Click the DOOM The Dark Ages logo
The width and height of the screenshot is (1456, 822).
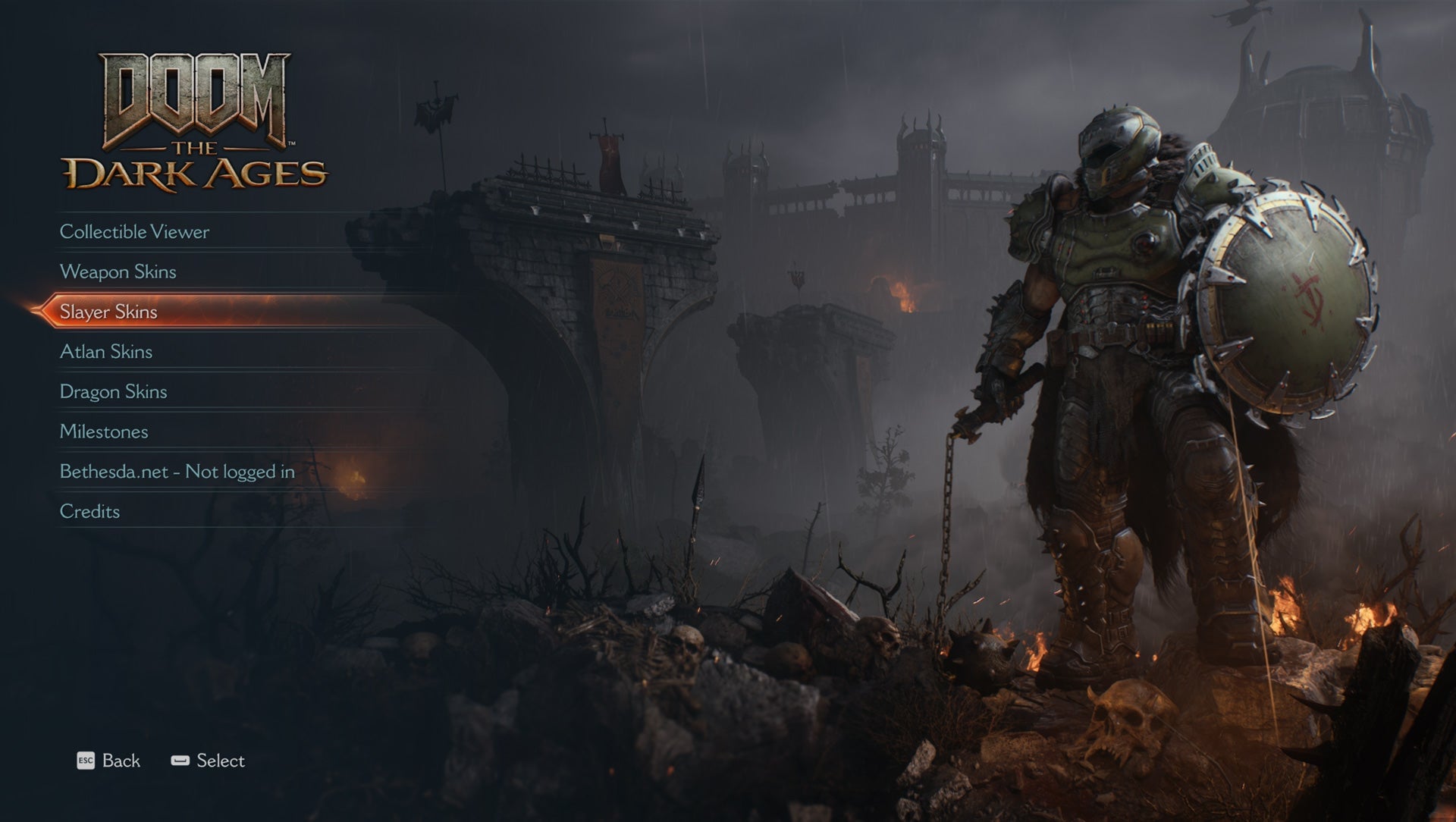pyautogui.click(x=193, y=121)
